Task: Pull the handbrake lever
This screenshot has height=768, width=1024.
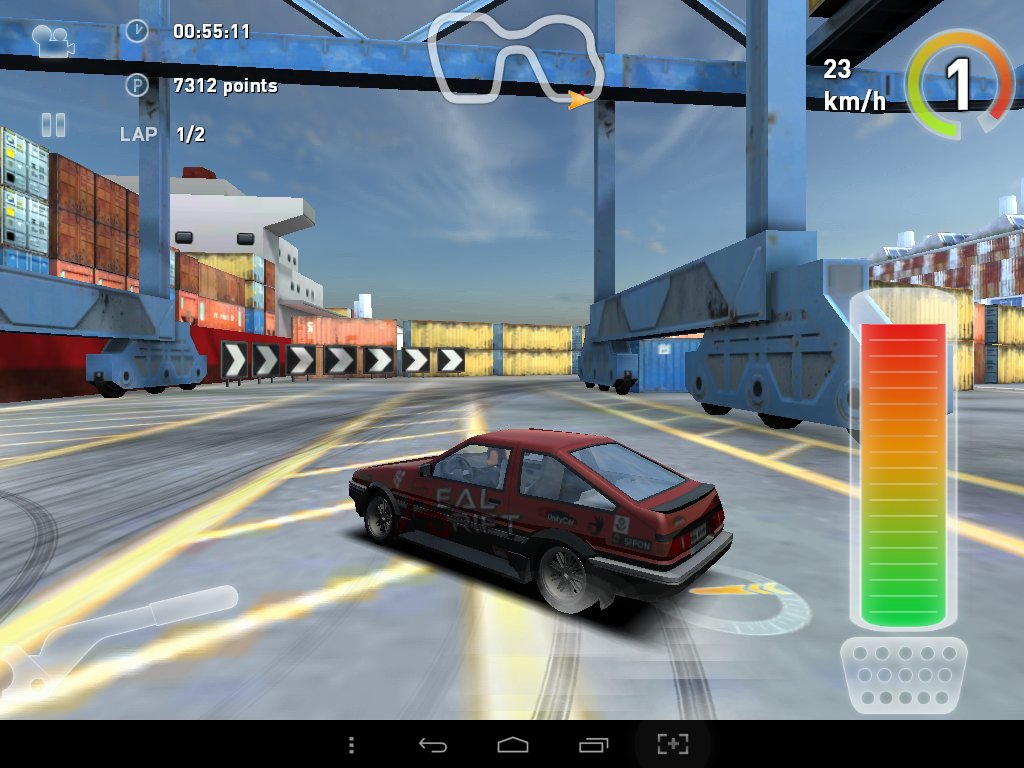Action: (120, 632)
